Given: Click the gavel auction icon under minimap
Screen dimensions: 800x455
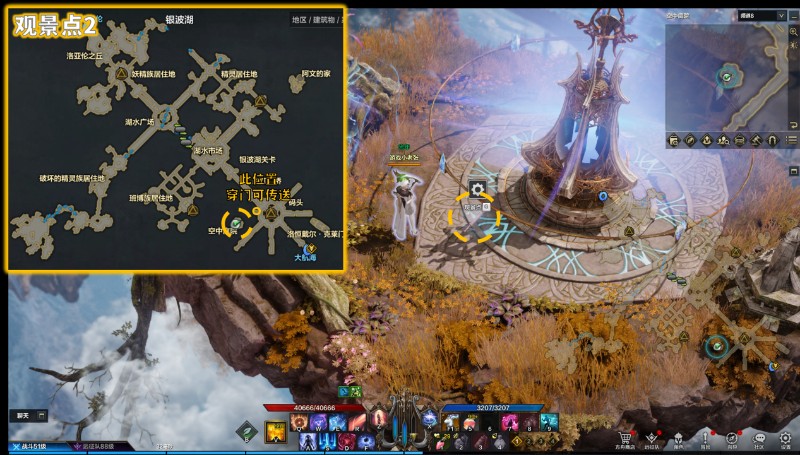Looking at the screenshot, I should (x=756, y=141).
